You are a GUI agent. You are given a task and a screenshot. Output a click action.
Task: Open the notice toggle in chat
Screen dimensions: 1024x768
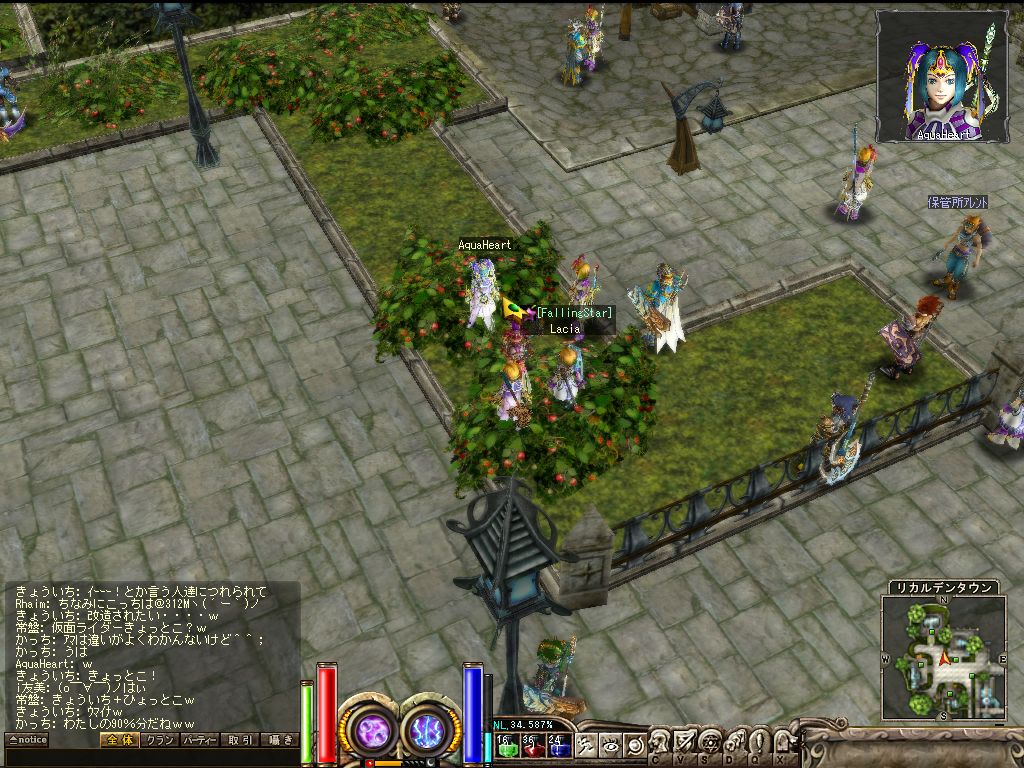point(27,740)
